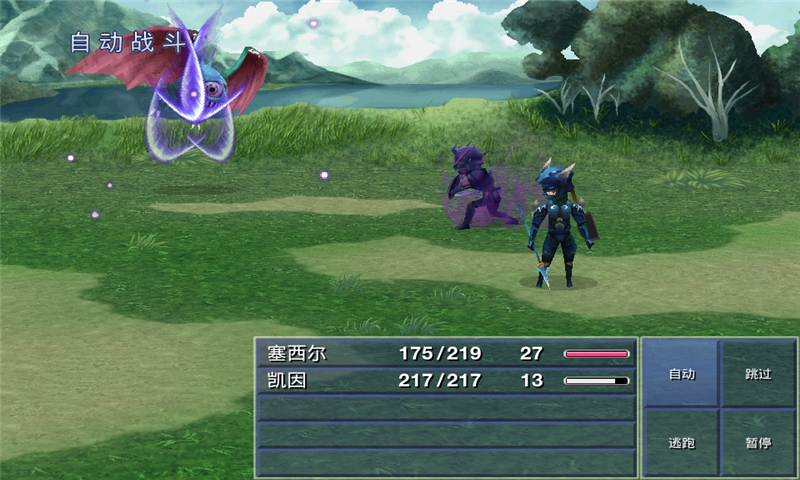Select 塞西尔 party member row
The image size is (800, 480).
pyautogui.click(x=446, y=354)
